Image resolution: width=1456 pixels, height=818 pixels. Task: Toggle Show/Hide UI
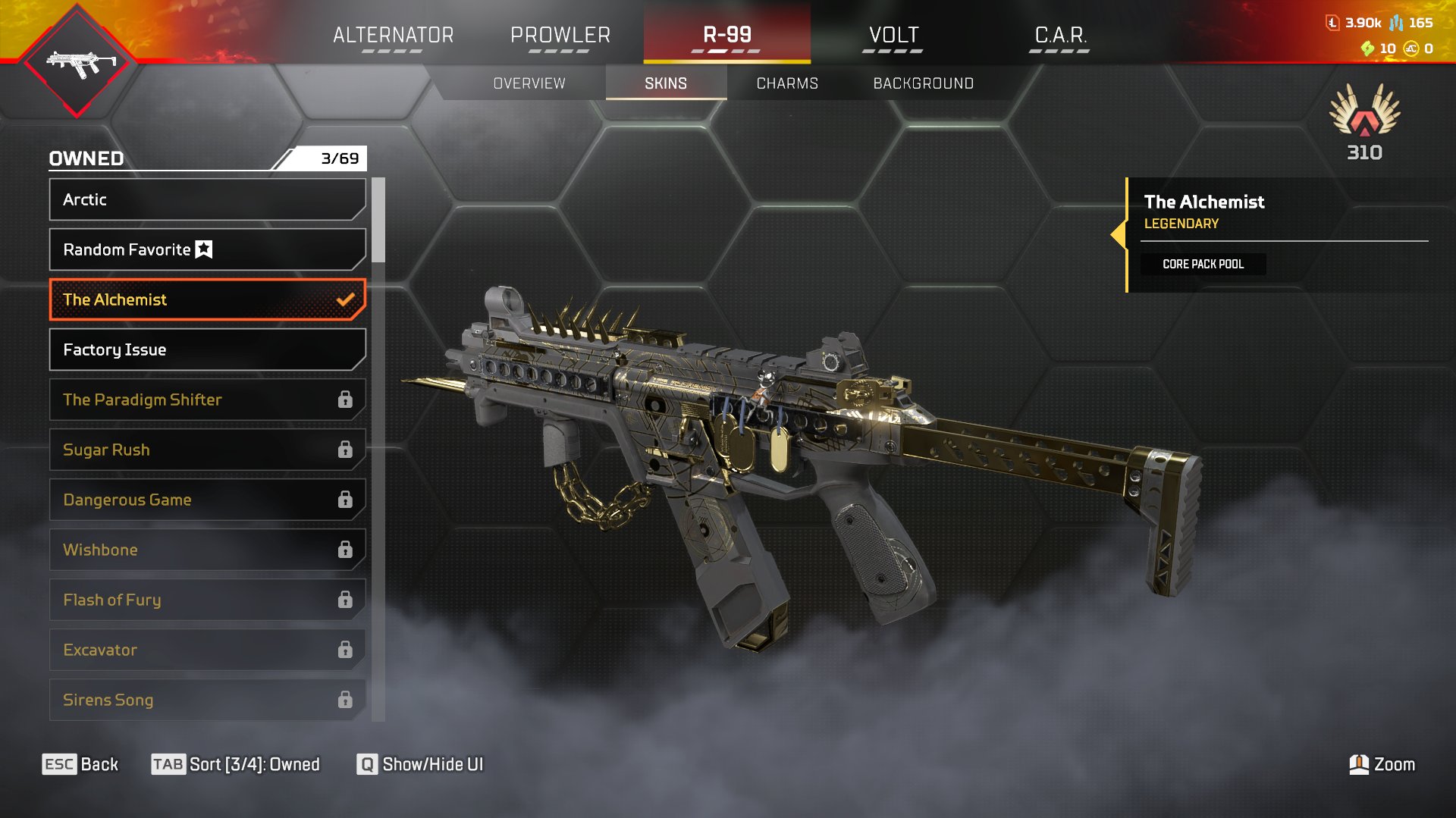pyautogui.click(x=420, y=764)
